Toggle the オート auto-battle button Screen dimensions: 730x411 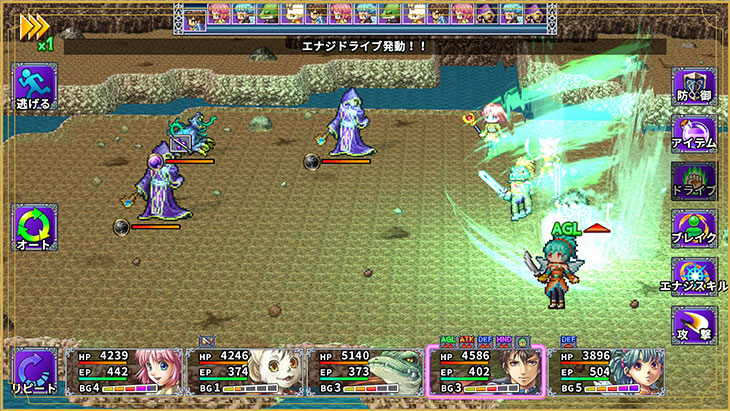pyautogui.click(x=35, y=227)
